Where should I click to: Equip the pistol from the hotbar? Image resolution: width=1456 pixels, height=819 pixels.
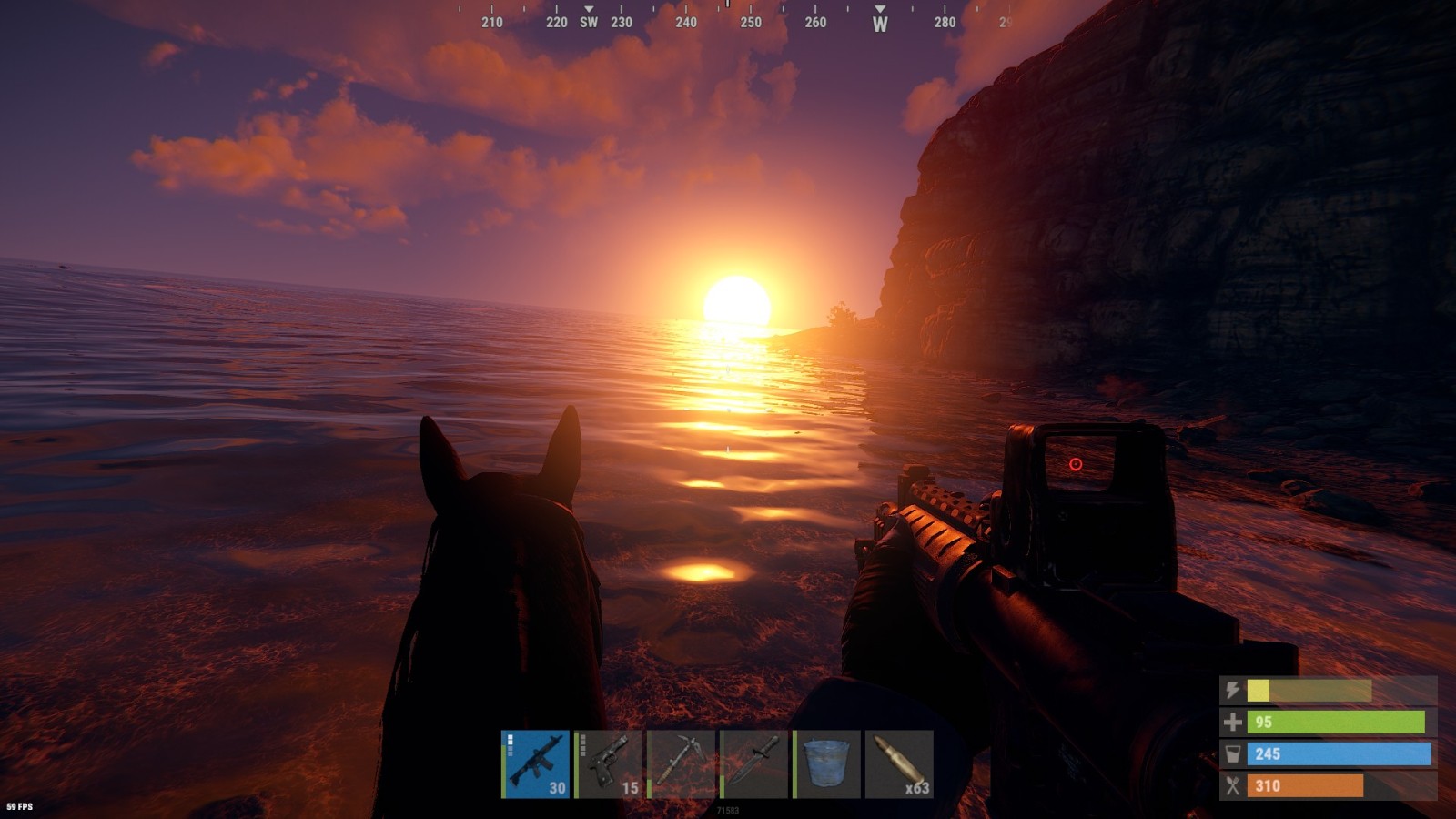tap(609, 763)
